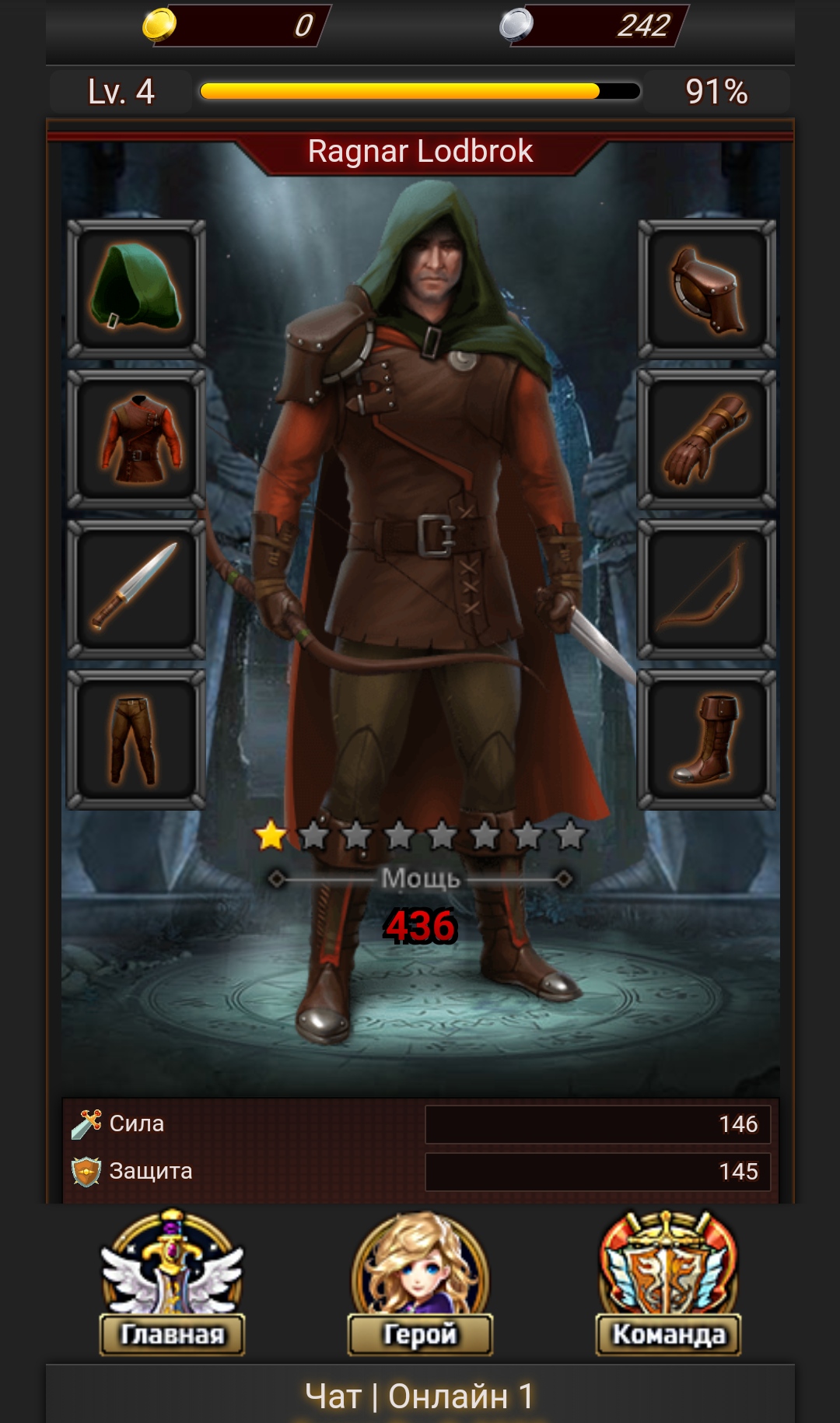This screenshot has height=1423, width=840.
Task: Go to the Главная main screen
Action: click(x=172, y=1284)
